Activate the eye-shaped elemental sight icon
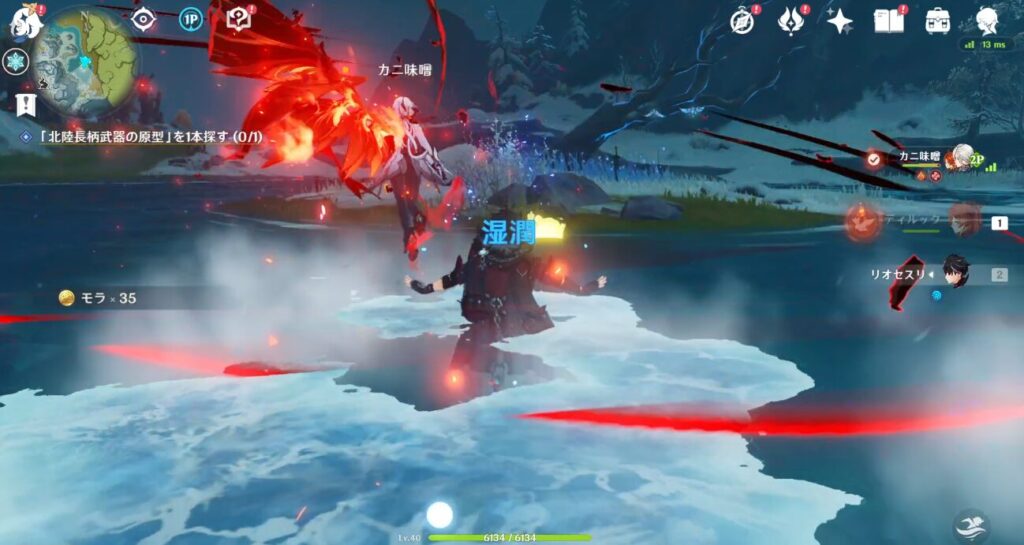1024x545 pixels. pyautogui.click(x=144, y=19)
